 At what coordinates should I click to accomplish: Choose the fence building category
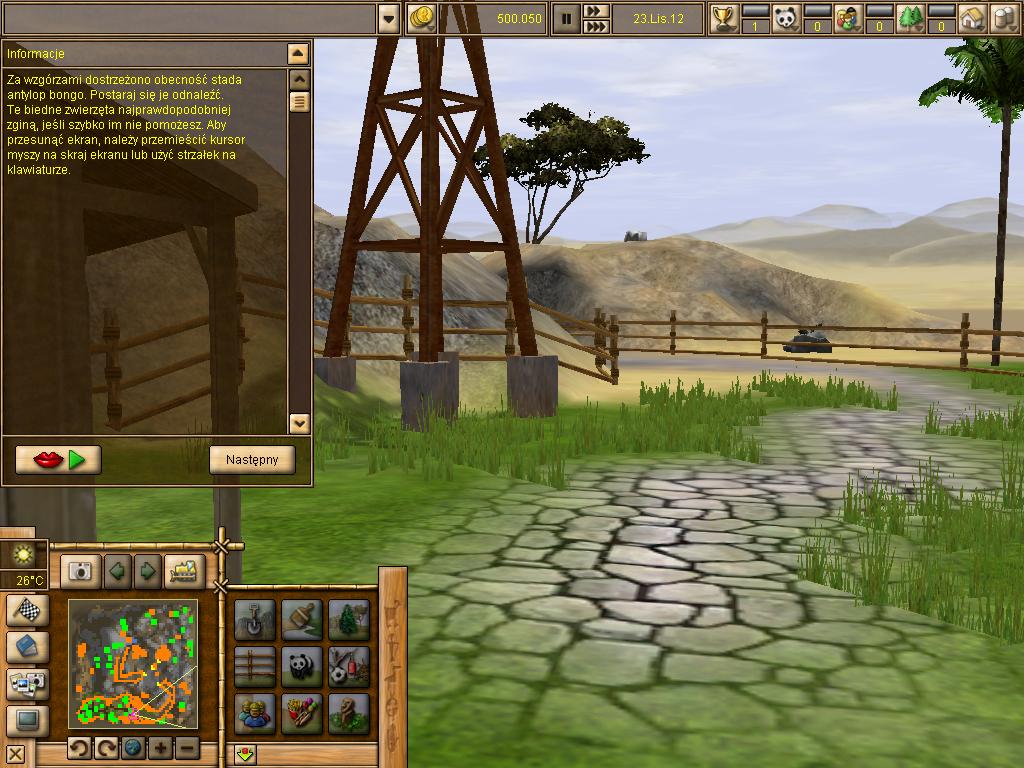[255, 666]
